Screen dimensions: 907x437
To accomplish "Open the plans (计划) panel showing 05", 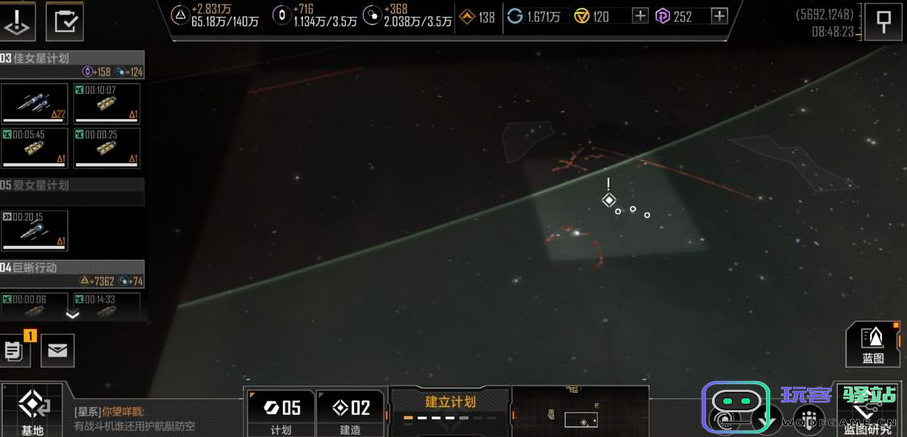I will pyautogui.click(x=281, y=412).
